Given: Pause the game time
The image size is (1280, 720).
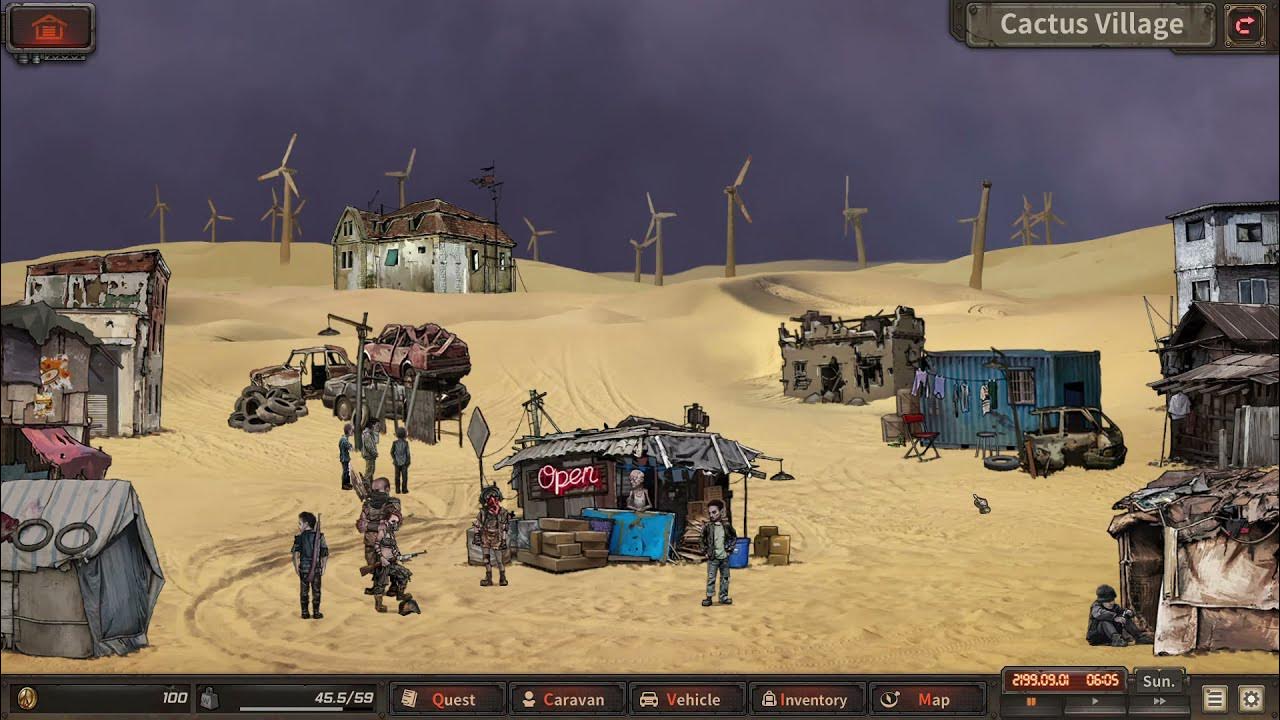Looking at the screenshot, I should (1031, 703).
